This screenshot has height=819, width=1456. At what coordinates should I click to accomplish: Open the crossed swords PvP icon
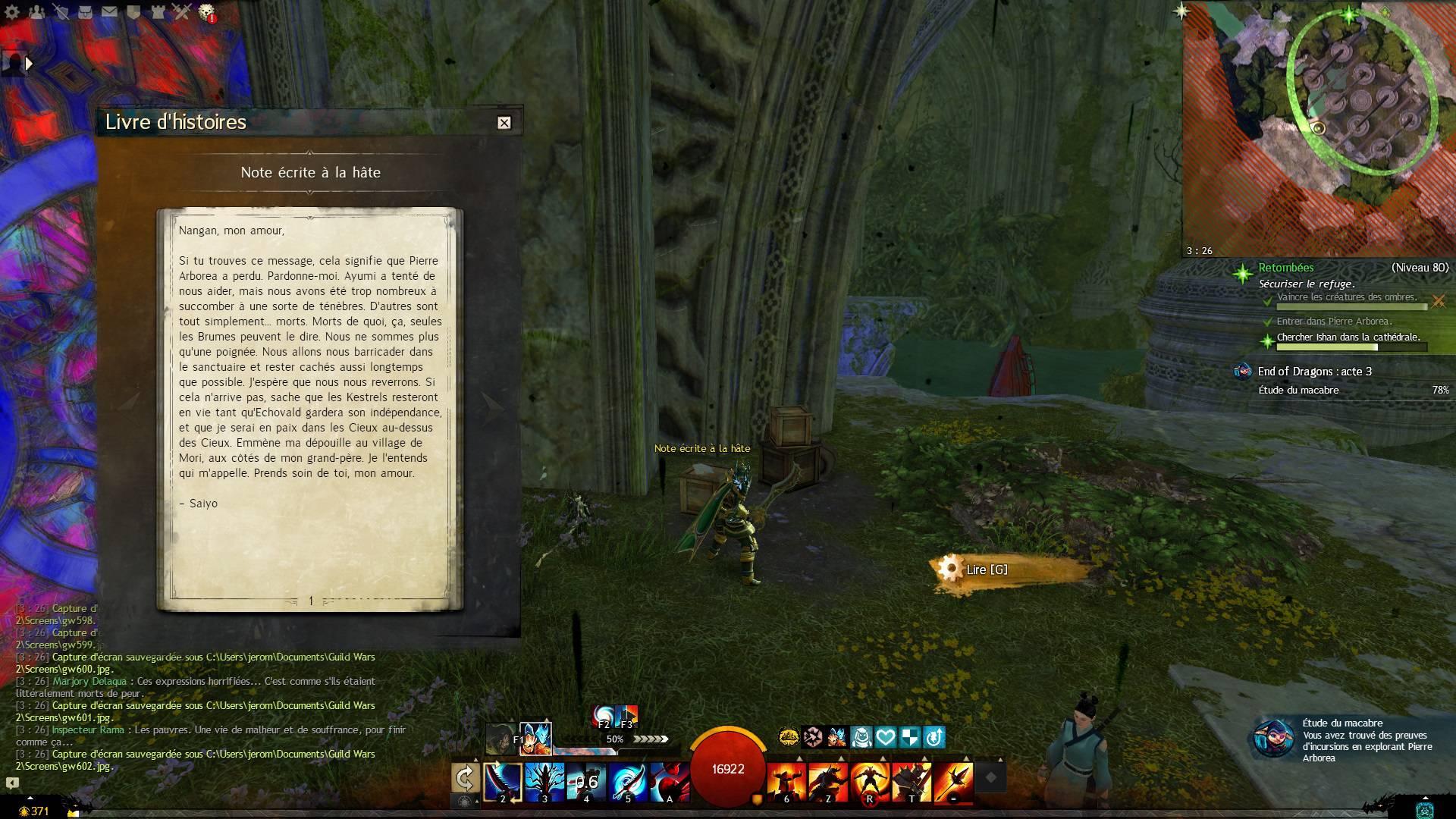(181, 11)
